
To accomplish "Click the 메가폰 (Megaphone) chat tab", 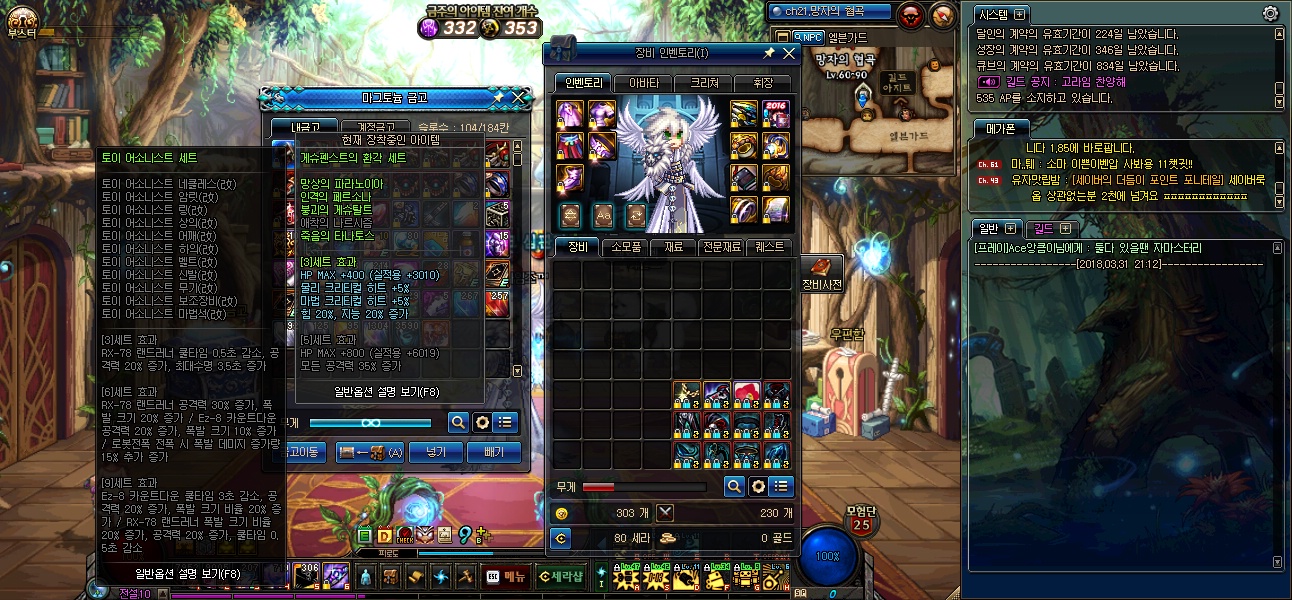I will point(1001,127).
